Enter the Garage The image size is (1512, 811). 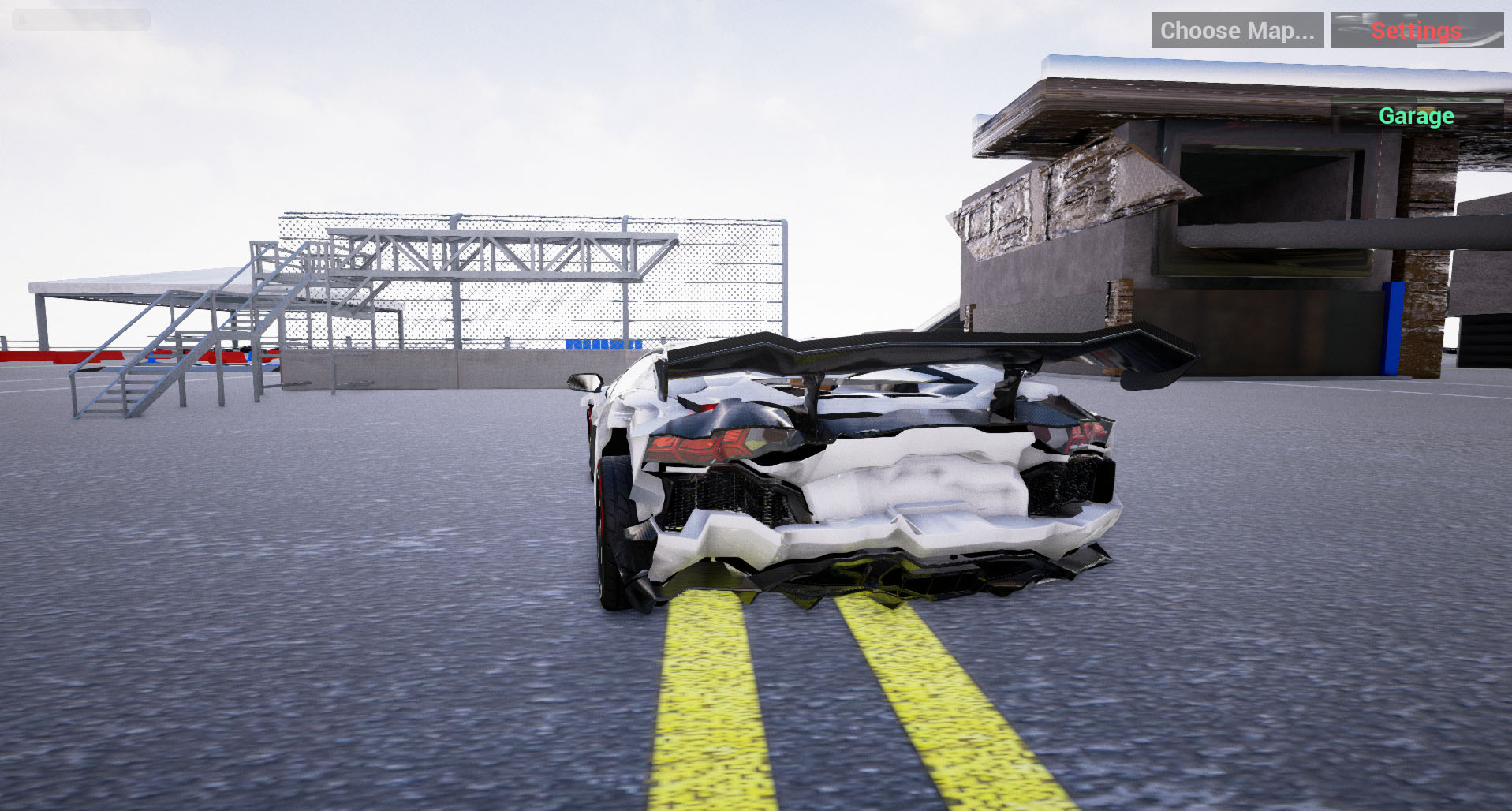(1416, 116)
